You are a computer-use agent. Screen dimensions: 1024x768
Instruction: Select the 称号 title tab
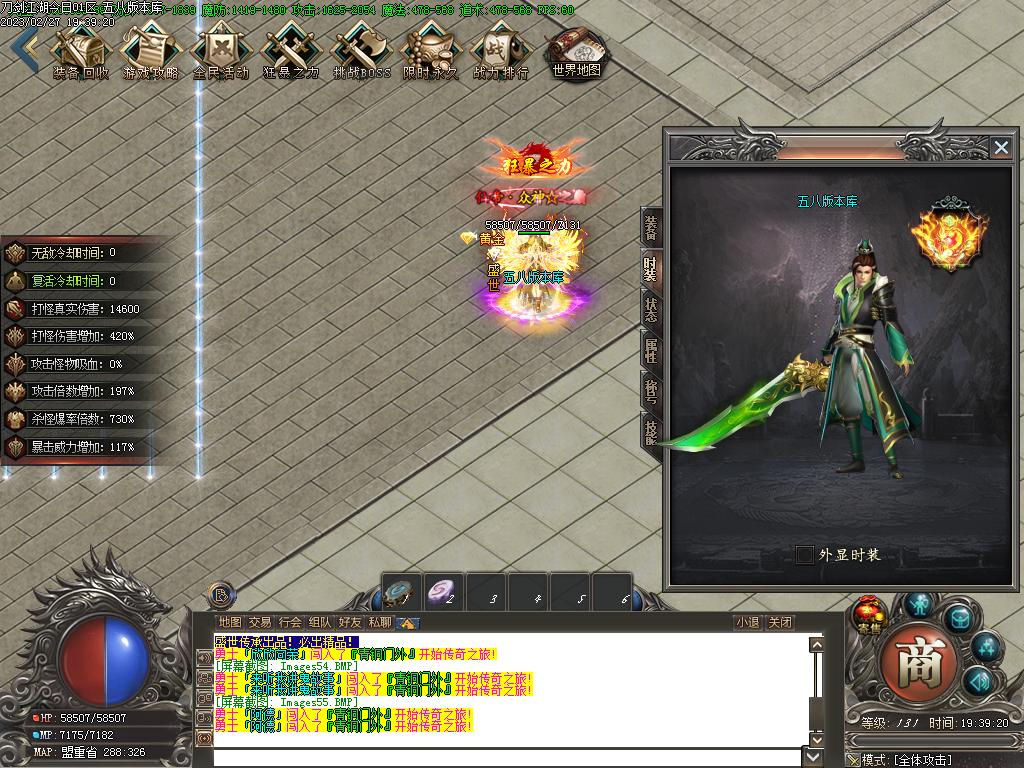pyautogui.click(x=651, y=391)
